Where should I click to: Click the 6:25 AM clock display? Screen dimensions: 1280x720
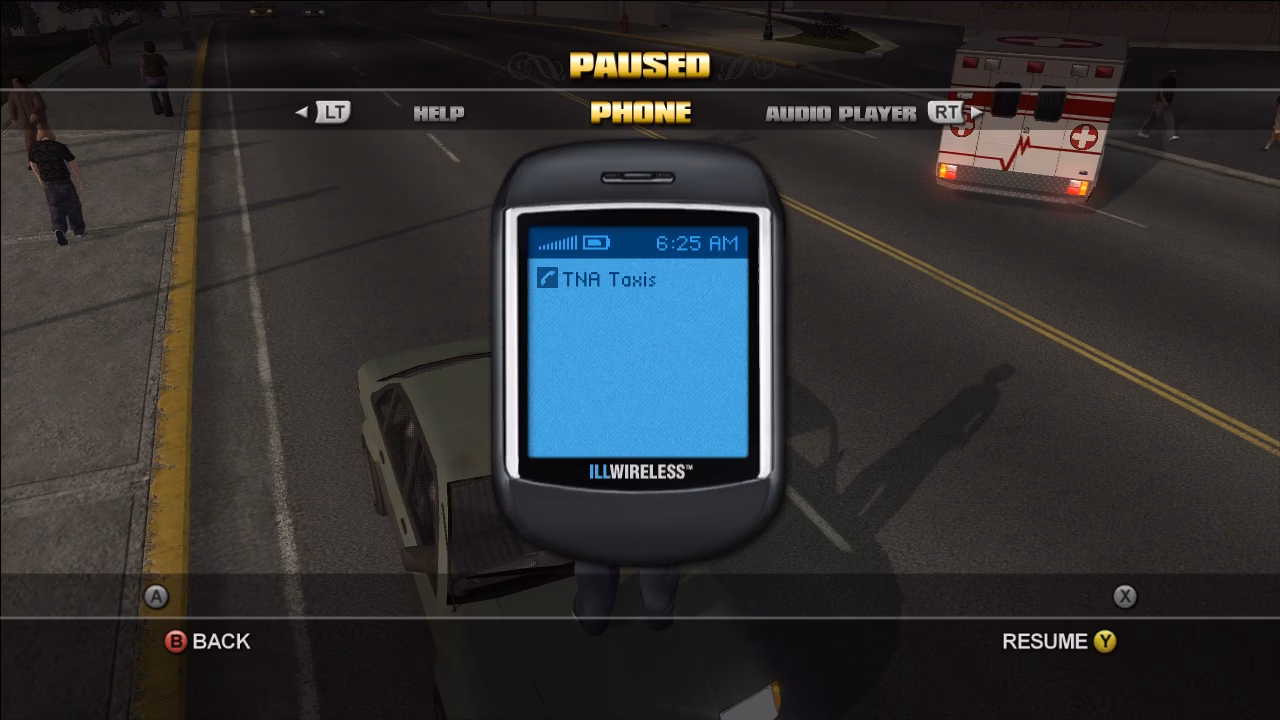pos(695,240)
